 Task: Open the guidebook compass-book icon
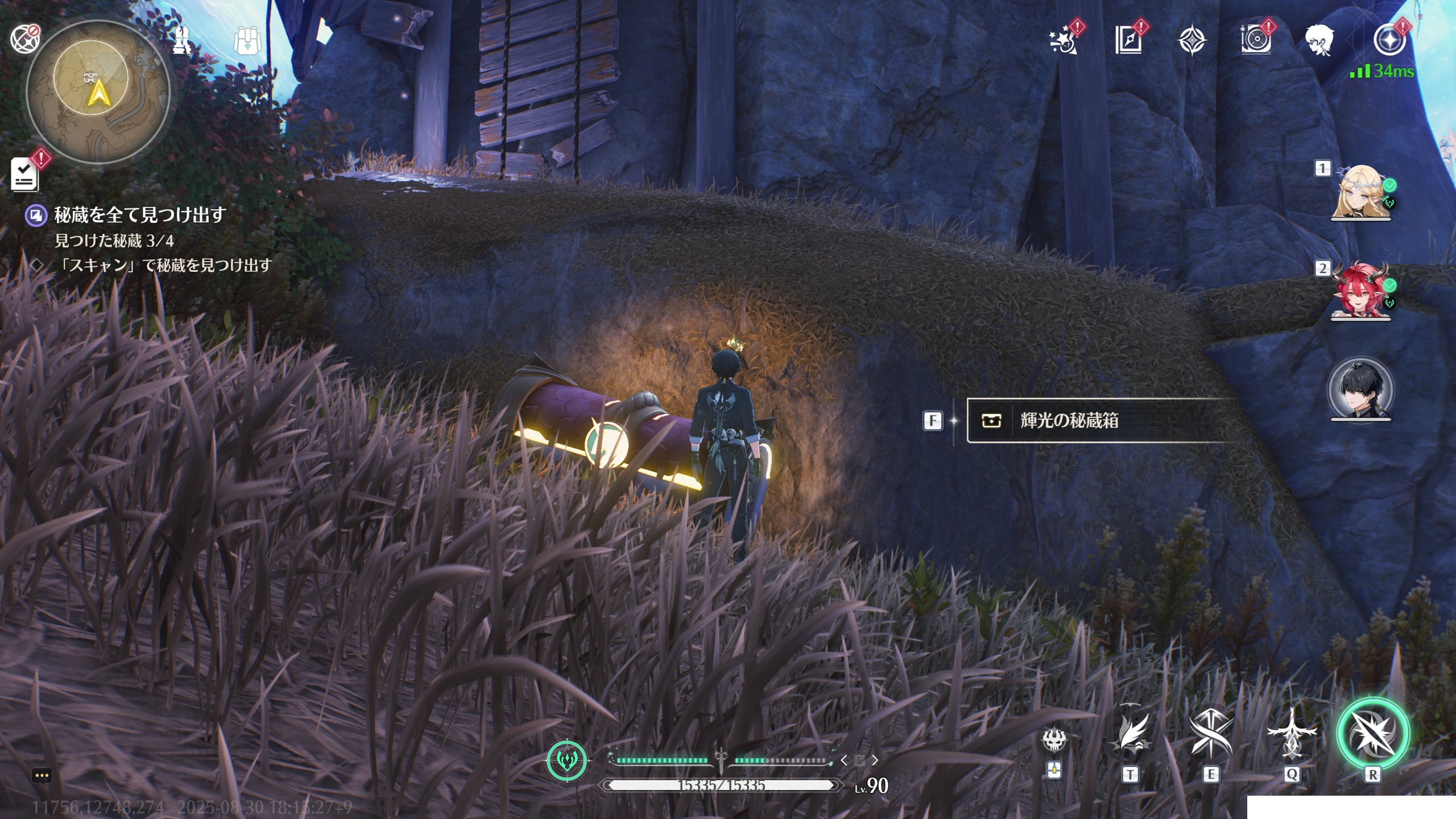[x=1128, y=41]
